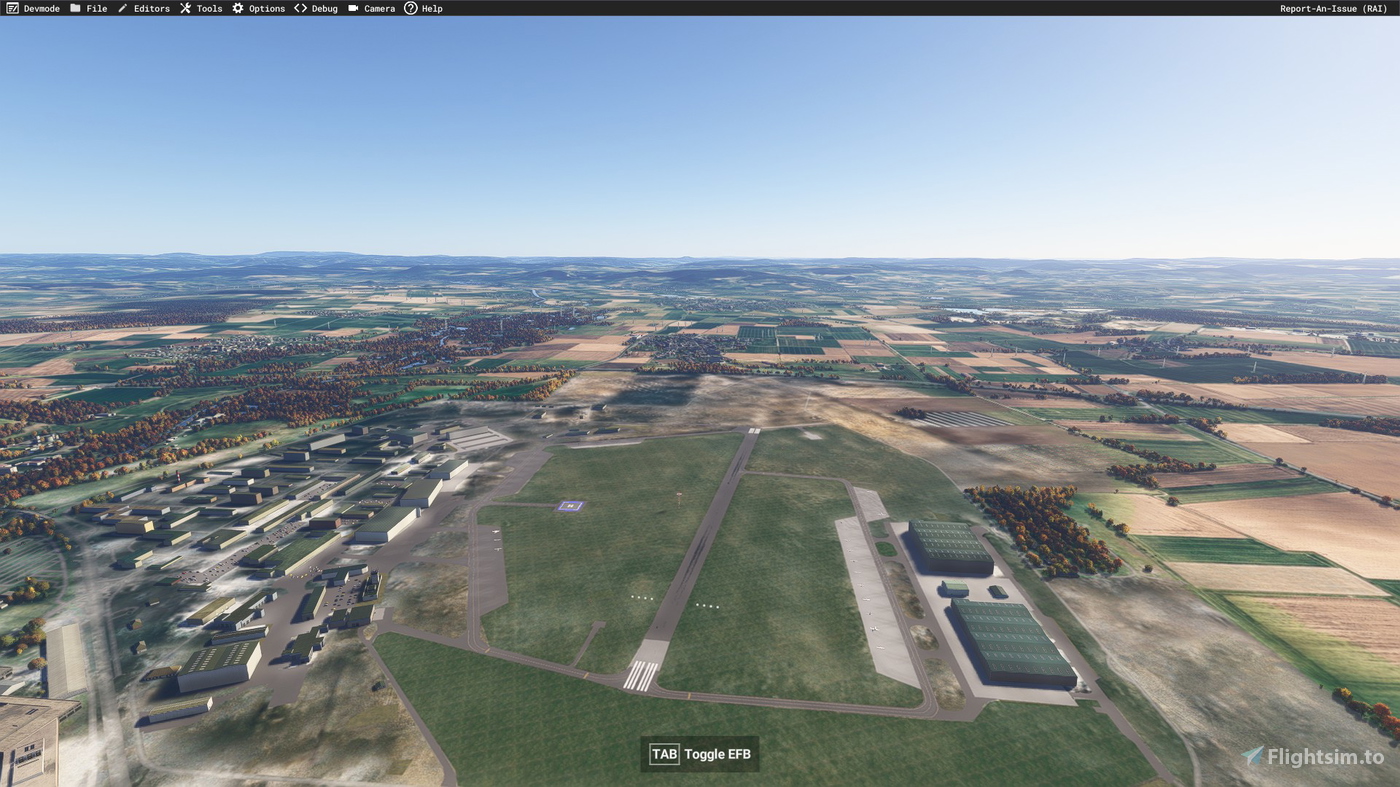Open the File menu
The image size is (1400, 787).
96,7
